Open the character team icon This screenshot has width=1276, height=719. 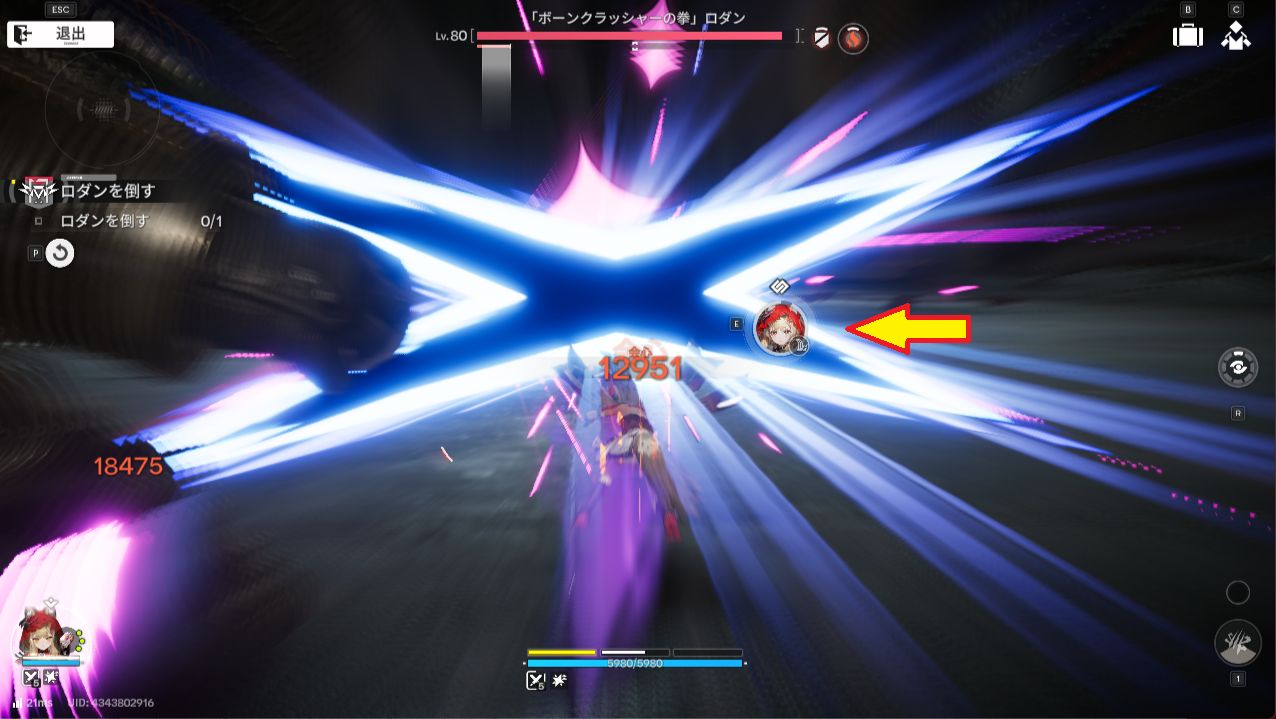(x=1236, y=35)
